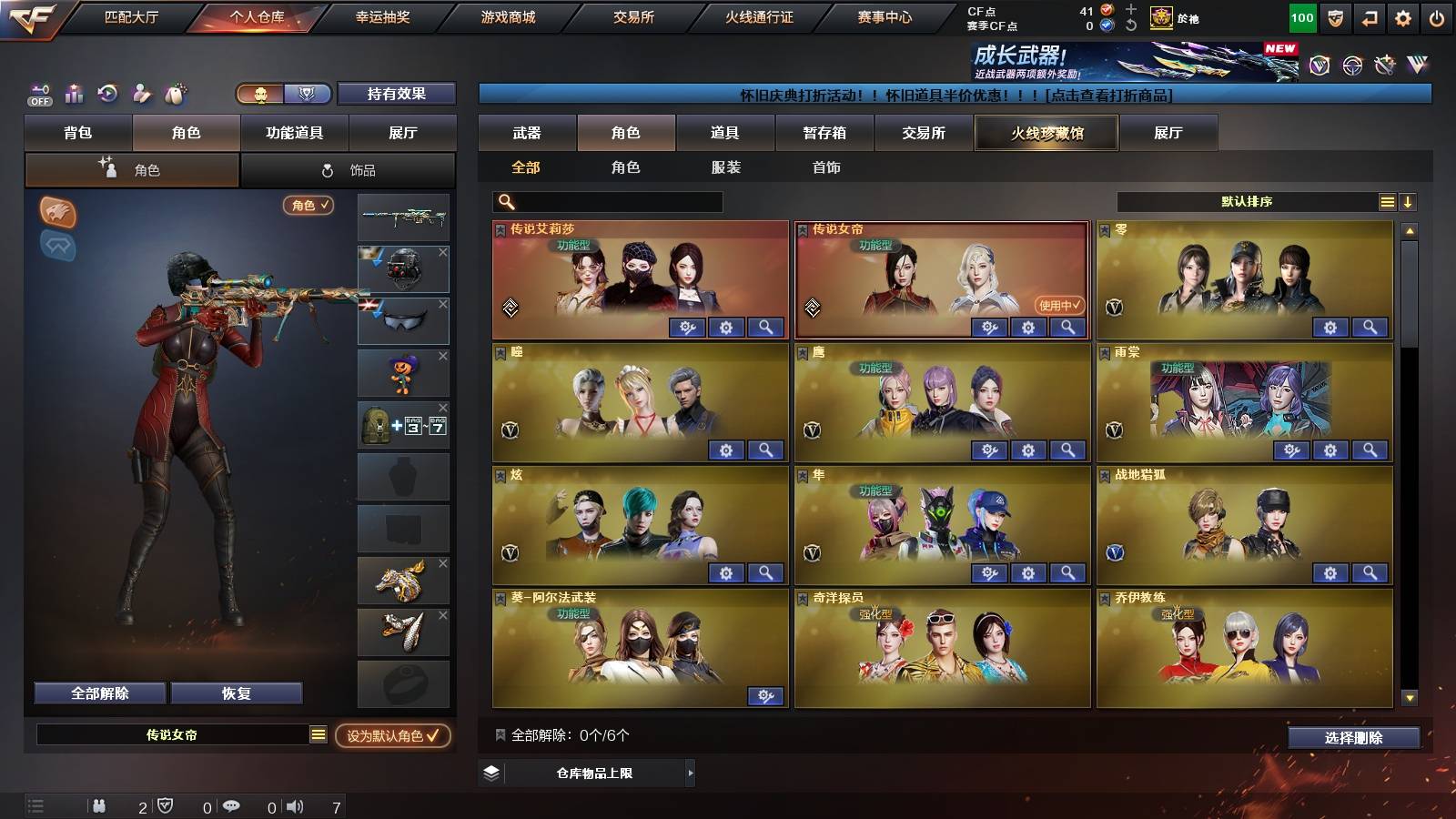Image resolution: width=1456 pixels, height=819 pixels.
Task: Open the stats ranking bar chart icon
Action: coord(73,94)
